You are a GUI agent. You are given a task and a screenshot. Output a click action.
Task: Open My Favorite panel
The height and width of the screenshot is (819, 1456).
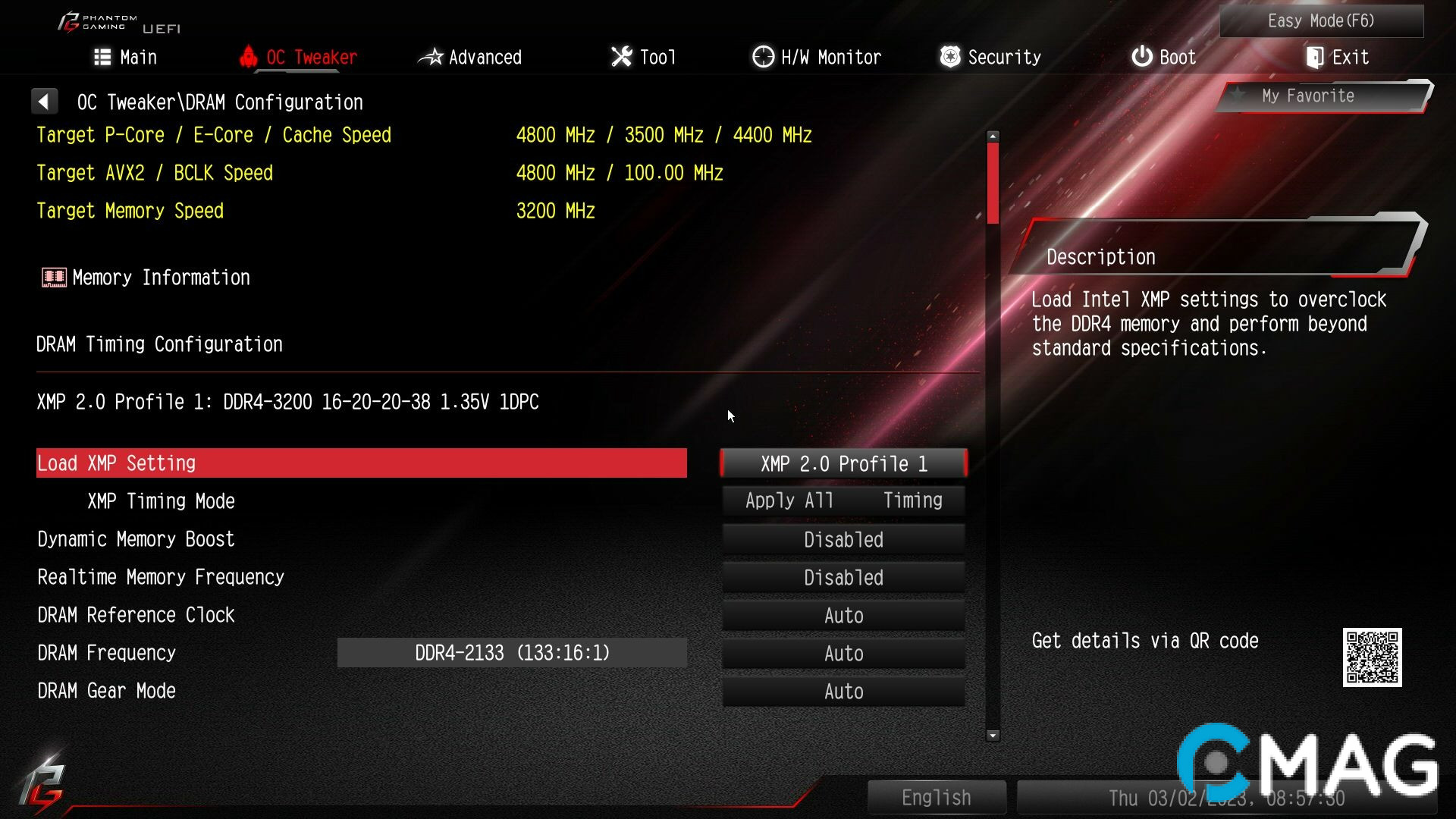coord(1307,96)
